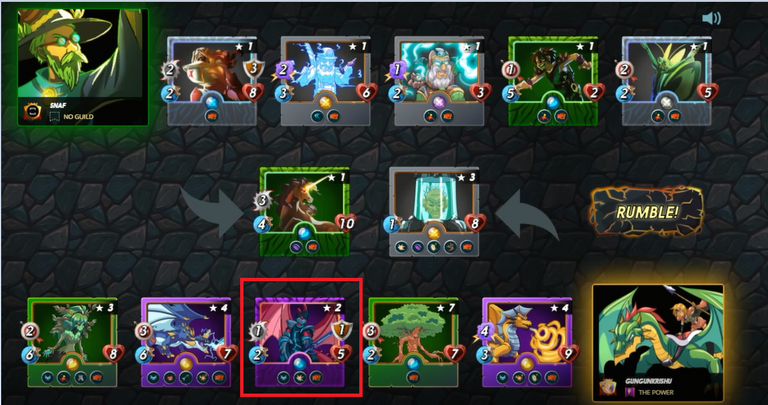Click the level 7 tree monster card
768x405 pixels.
pyautogui.click(x=414, y=341)
